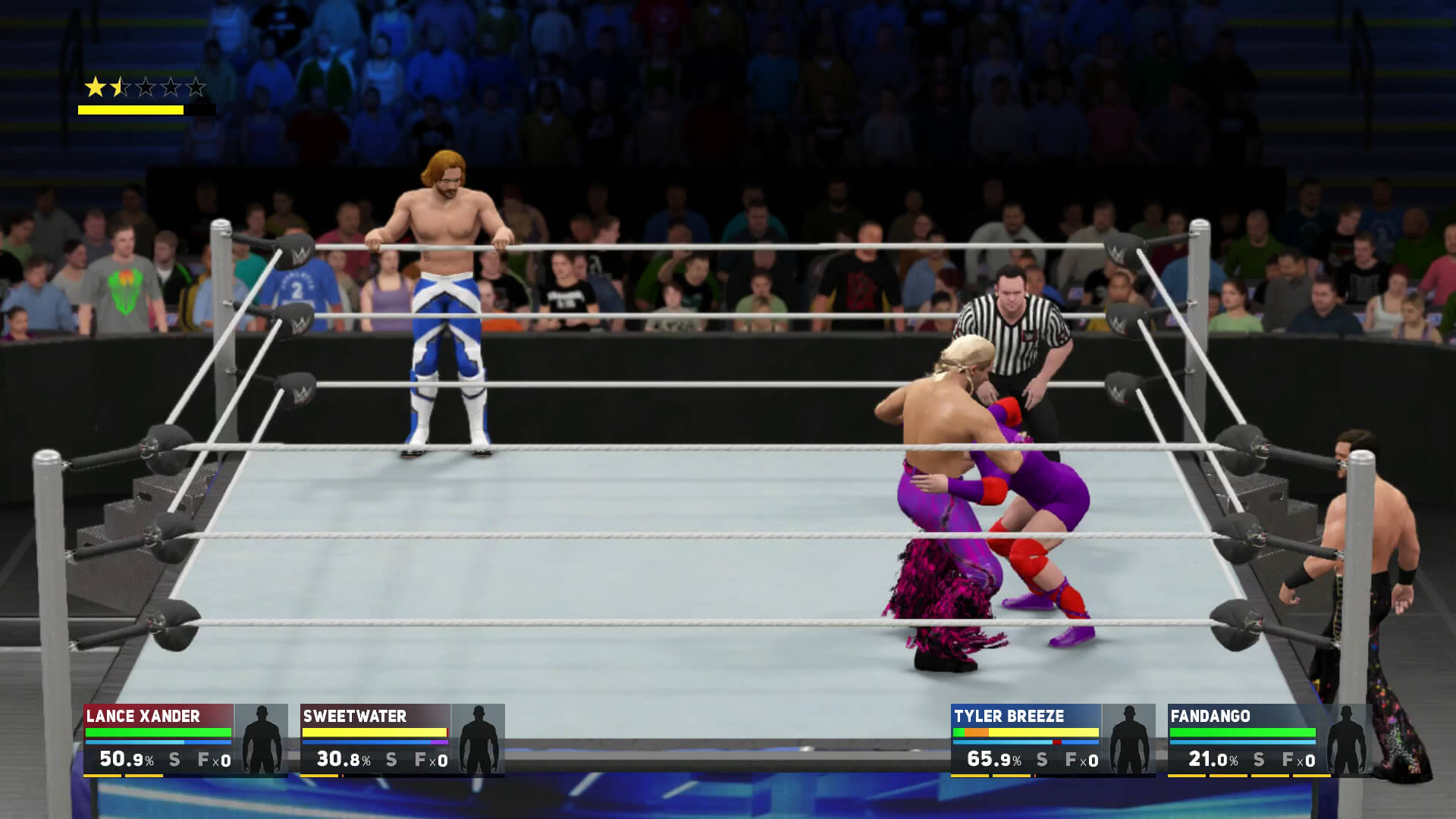
Task: Click Sweetwater's body damage silhouette
Action: pos(478,739)
